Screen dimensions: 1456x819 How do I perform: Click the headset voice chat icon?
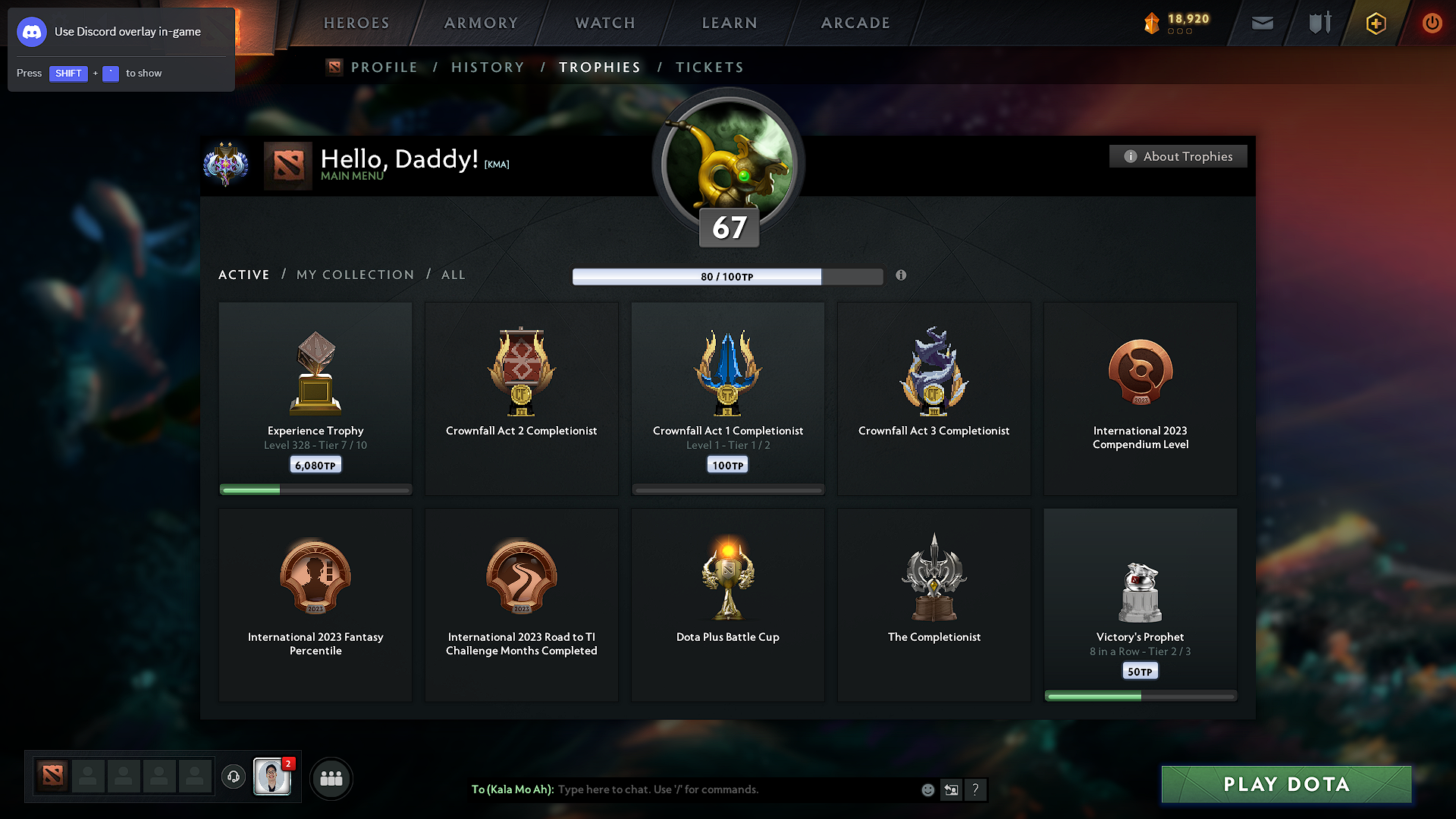click(233, 777)
